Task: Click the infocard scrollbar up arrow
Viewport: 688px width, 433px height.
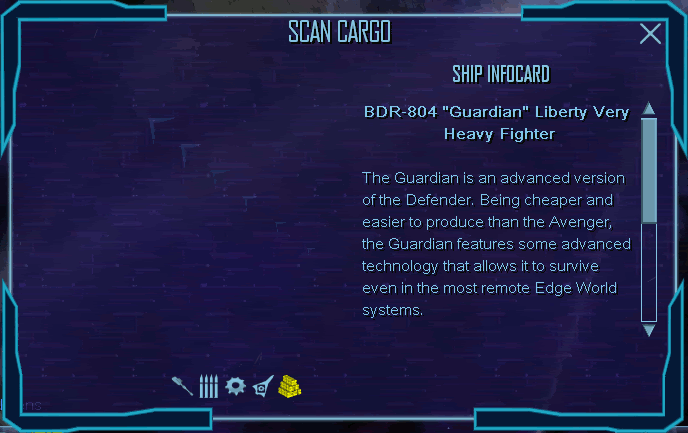Action: [x=648, y=109]
